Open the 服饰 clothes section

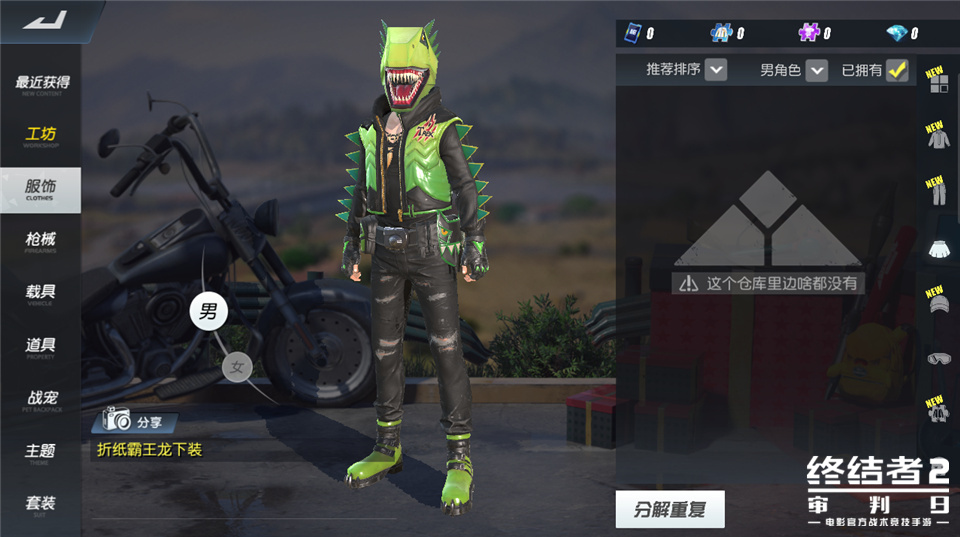(x=41, y=189)
